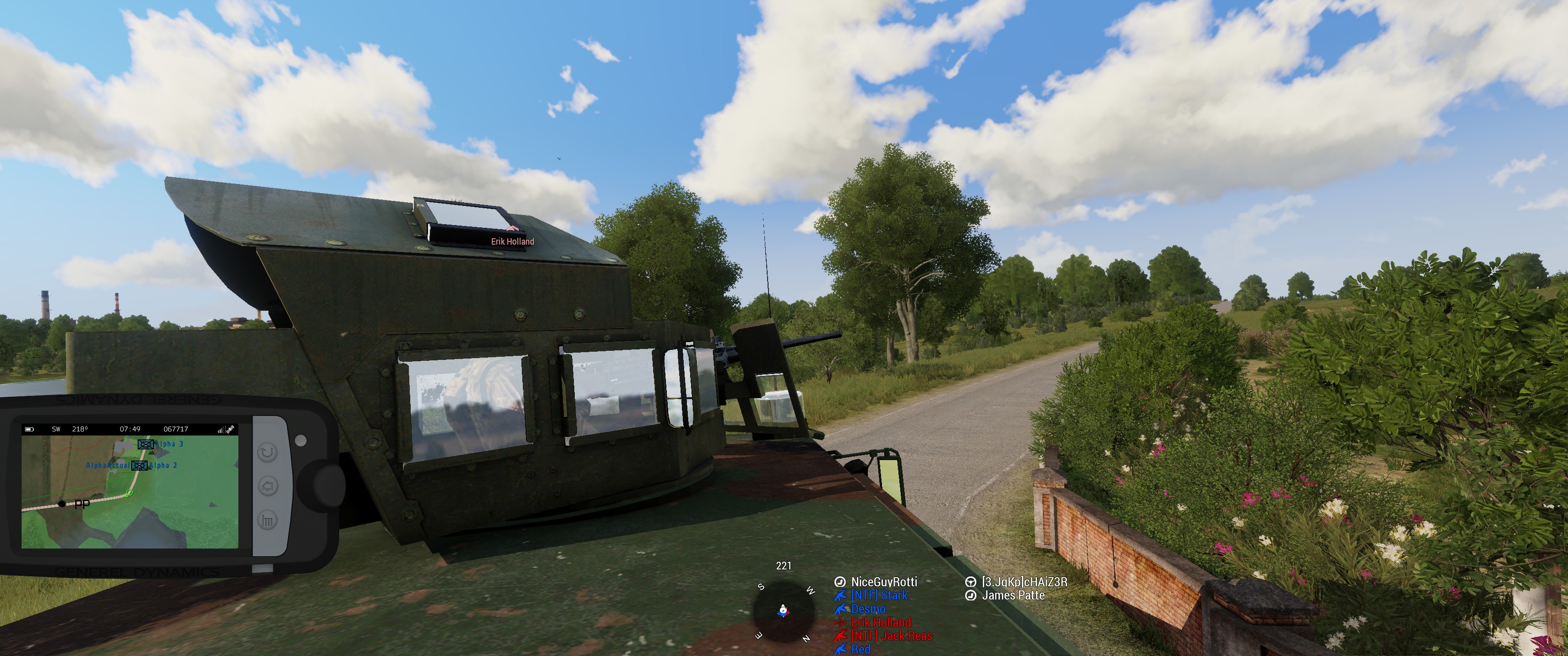Screen dimensions: 1568x656
Task: Select the driver [3.JgKp]cHAiZ3R entry
Action: point(1024,582)
